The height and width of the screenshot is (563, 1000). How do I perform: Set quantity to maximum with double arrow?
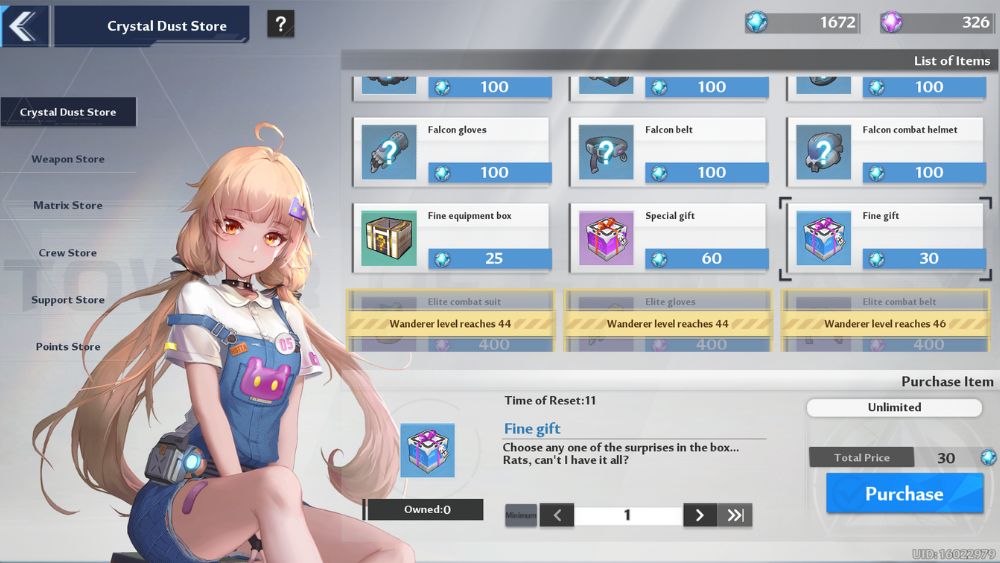(x=736, y=515)
